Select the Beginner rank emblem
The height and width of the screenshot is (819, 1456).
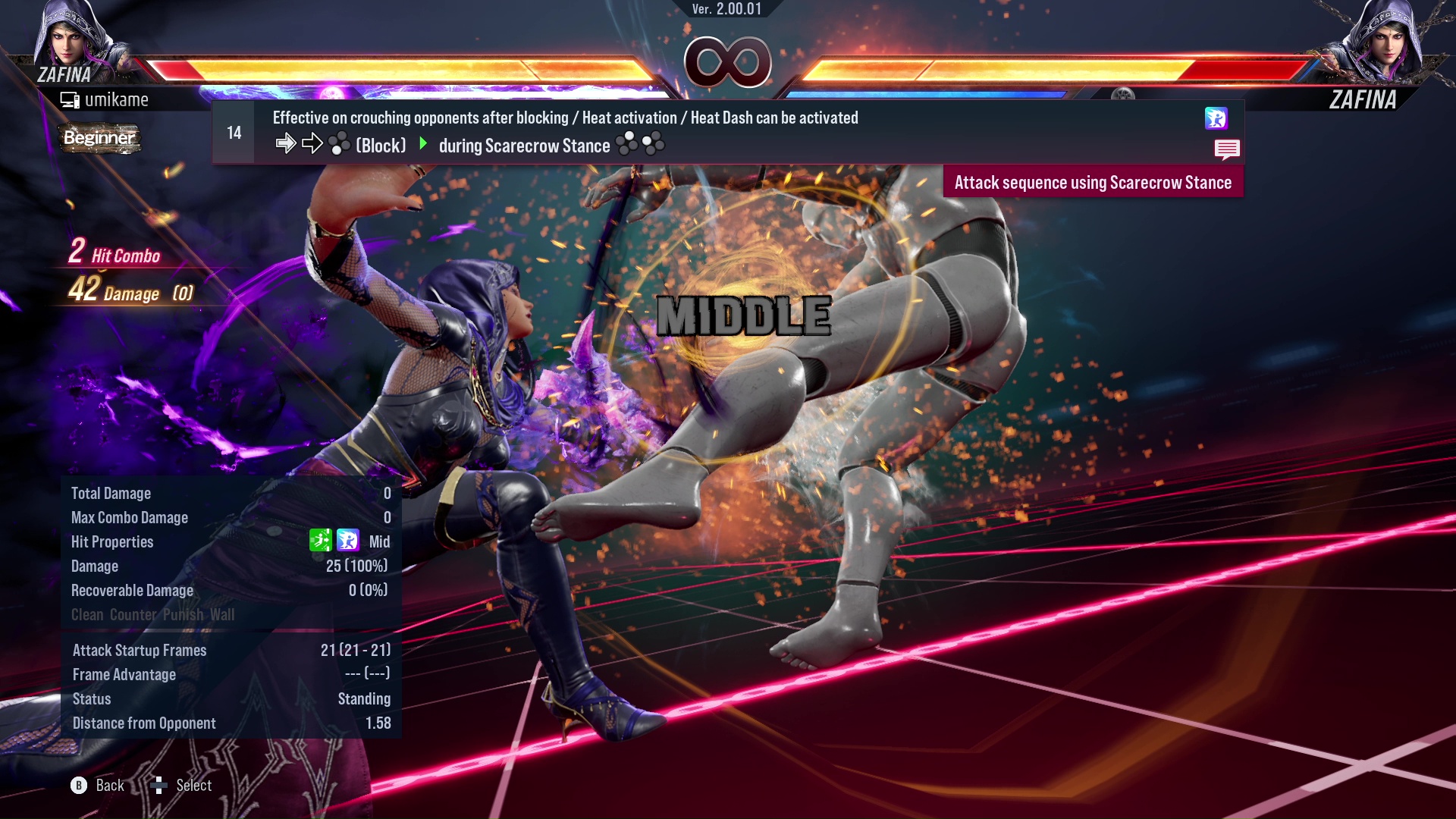pyautogui.click(x=99, y=139)
